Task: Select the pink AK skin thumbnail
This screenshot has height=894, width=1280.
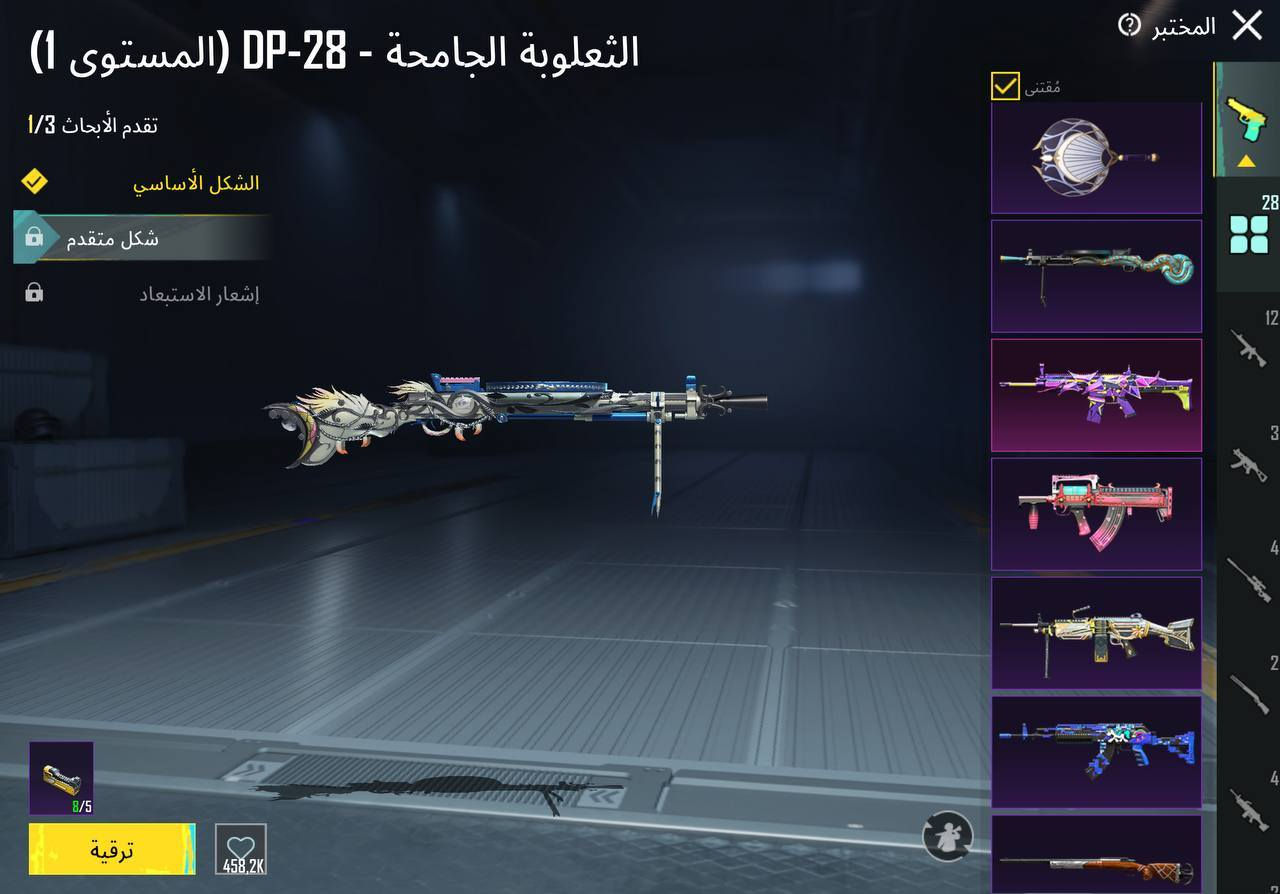Action: coord(1095,514)
